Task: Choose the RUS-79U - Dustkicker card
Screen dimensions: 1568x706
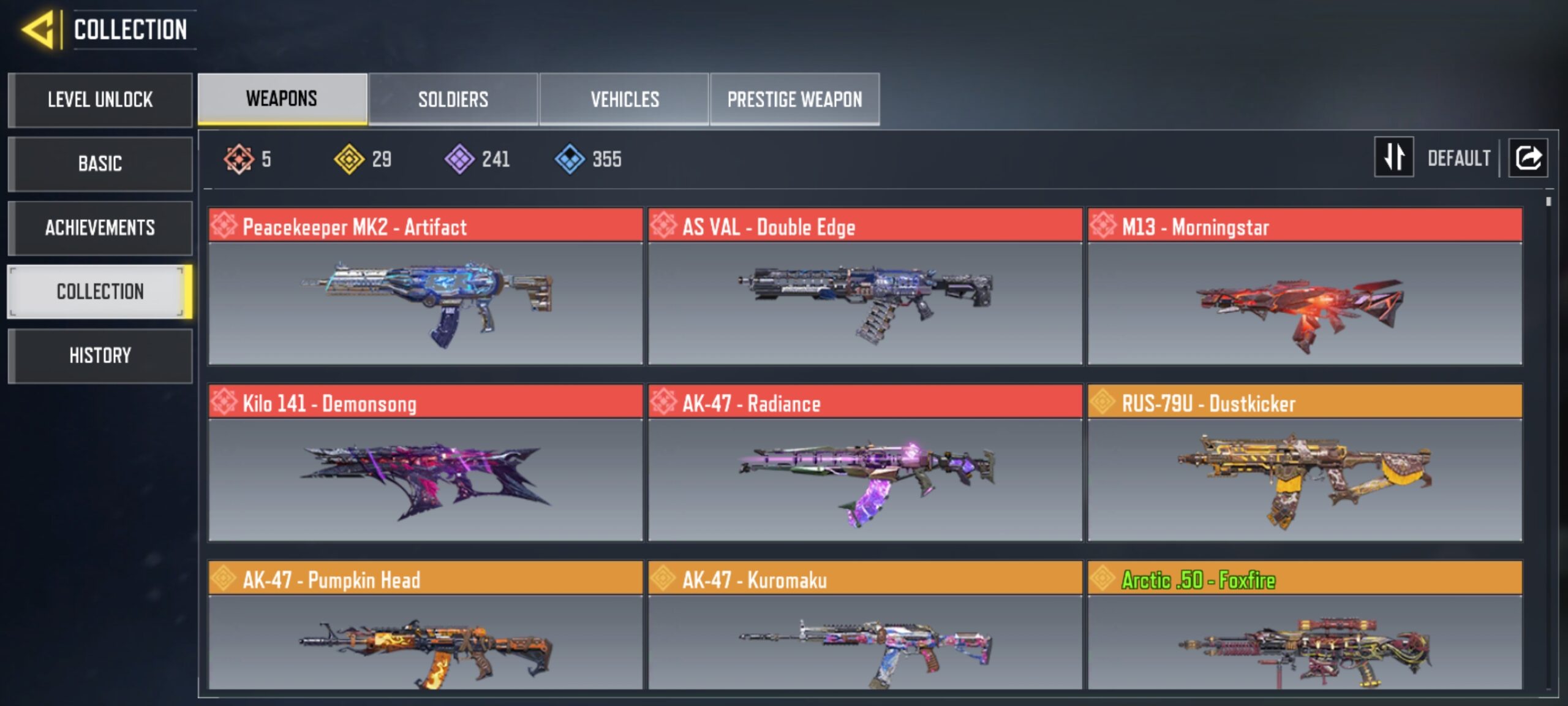Action: [x=1305, y=463]
